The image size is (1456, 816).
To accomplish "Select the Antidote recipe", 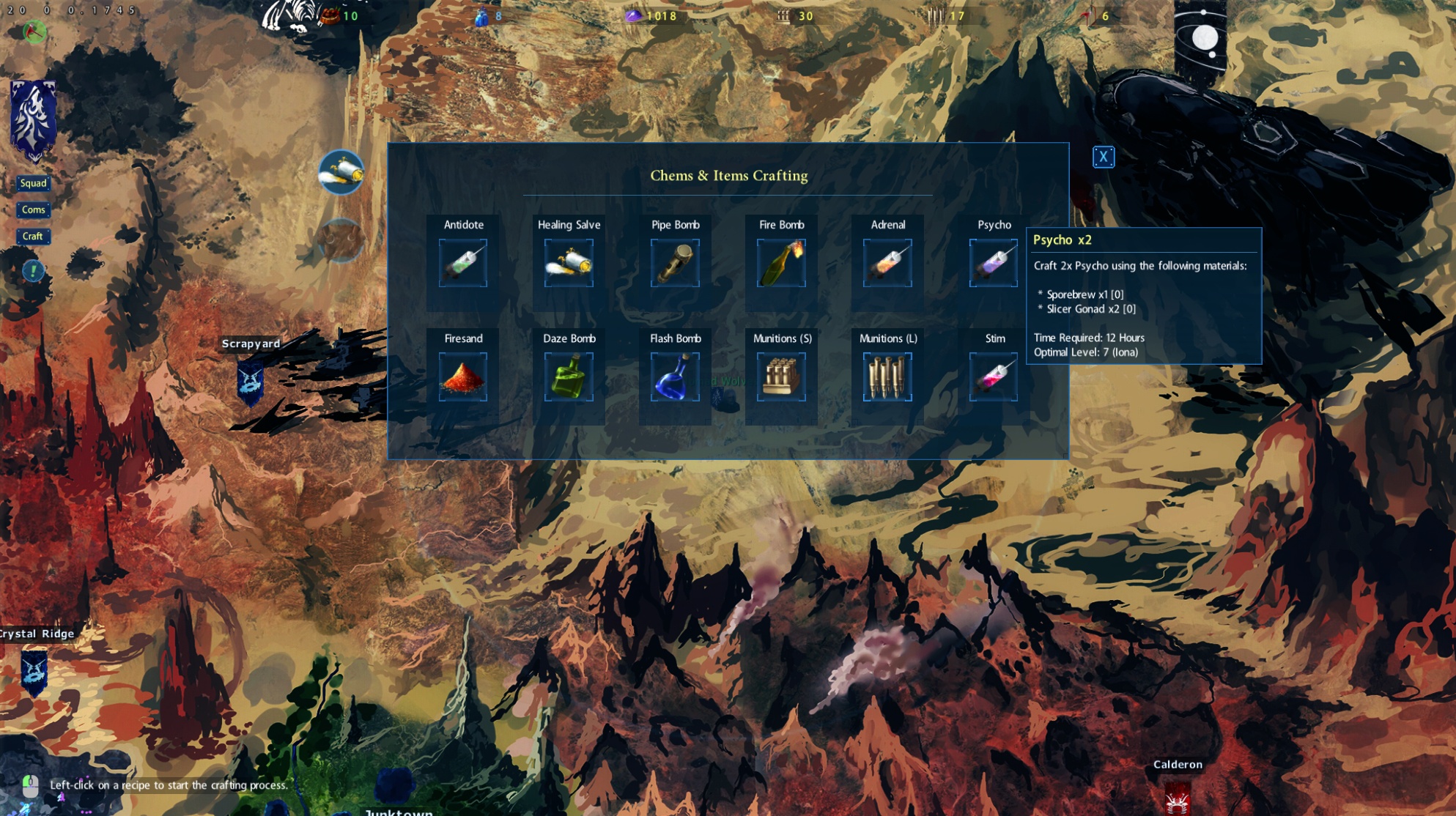I will [463, 262].
